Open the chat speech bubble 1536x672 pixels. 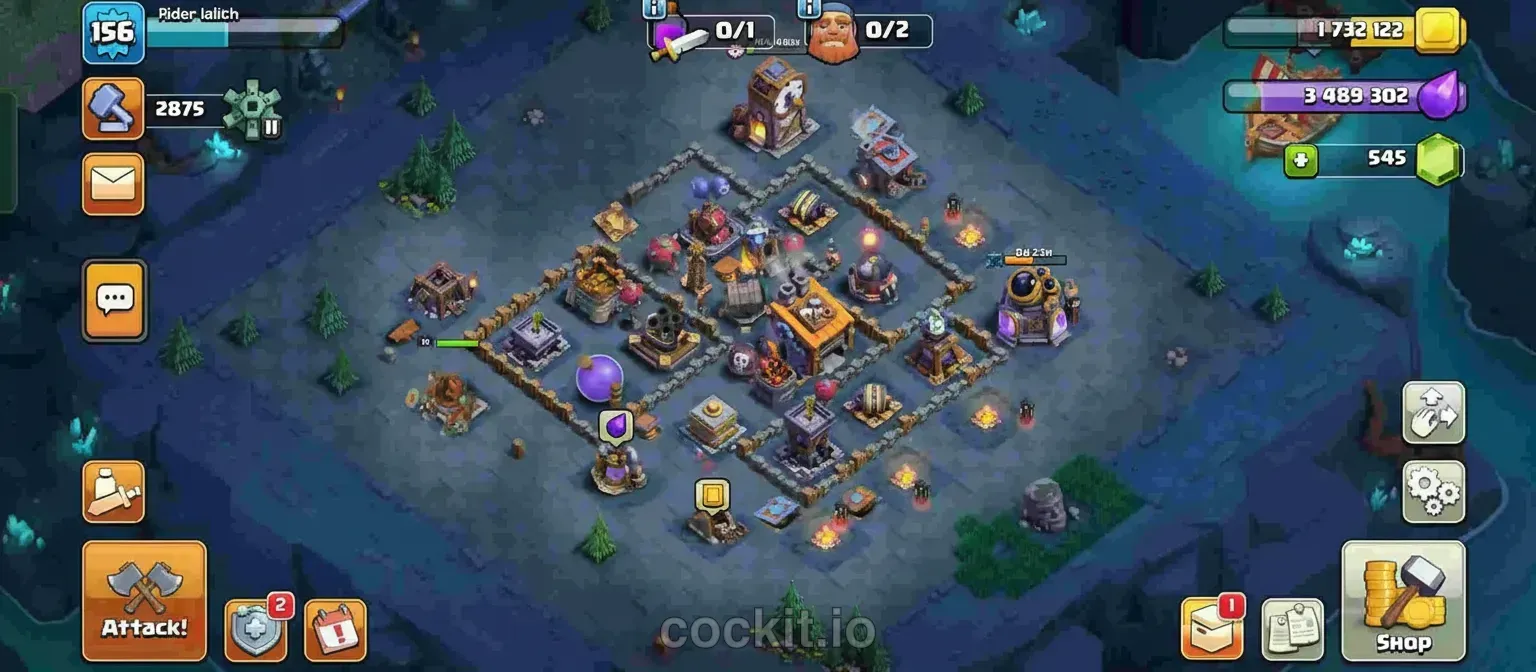pyautogui.click(x=114, y=299)
